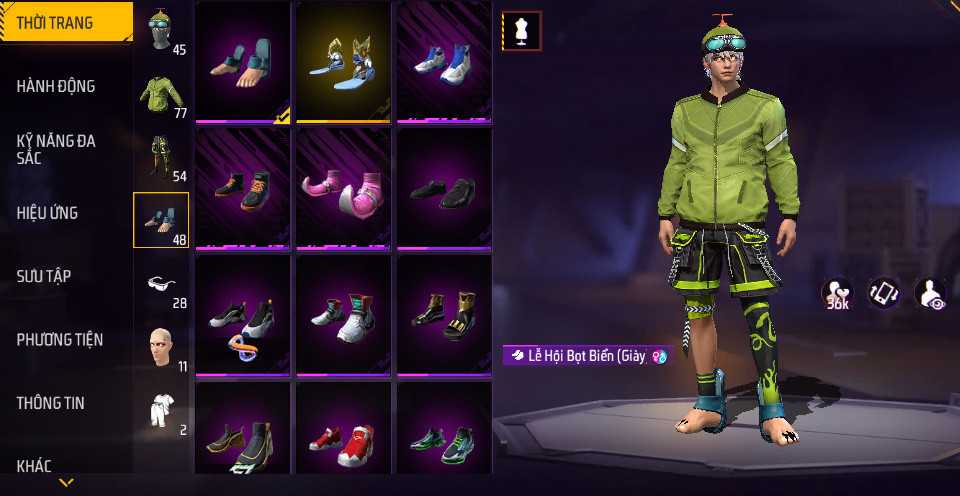Open the bald head face category
Viewport: 960px width, 496px height.
161,347
